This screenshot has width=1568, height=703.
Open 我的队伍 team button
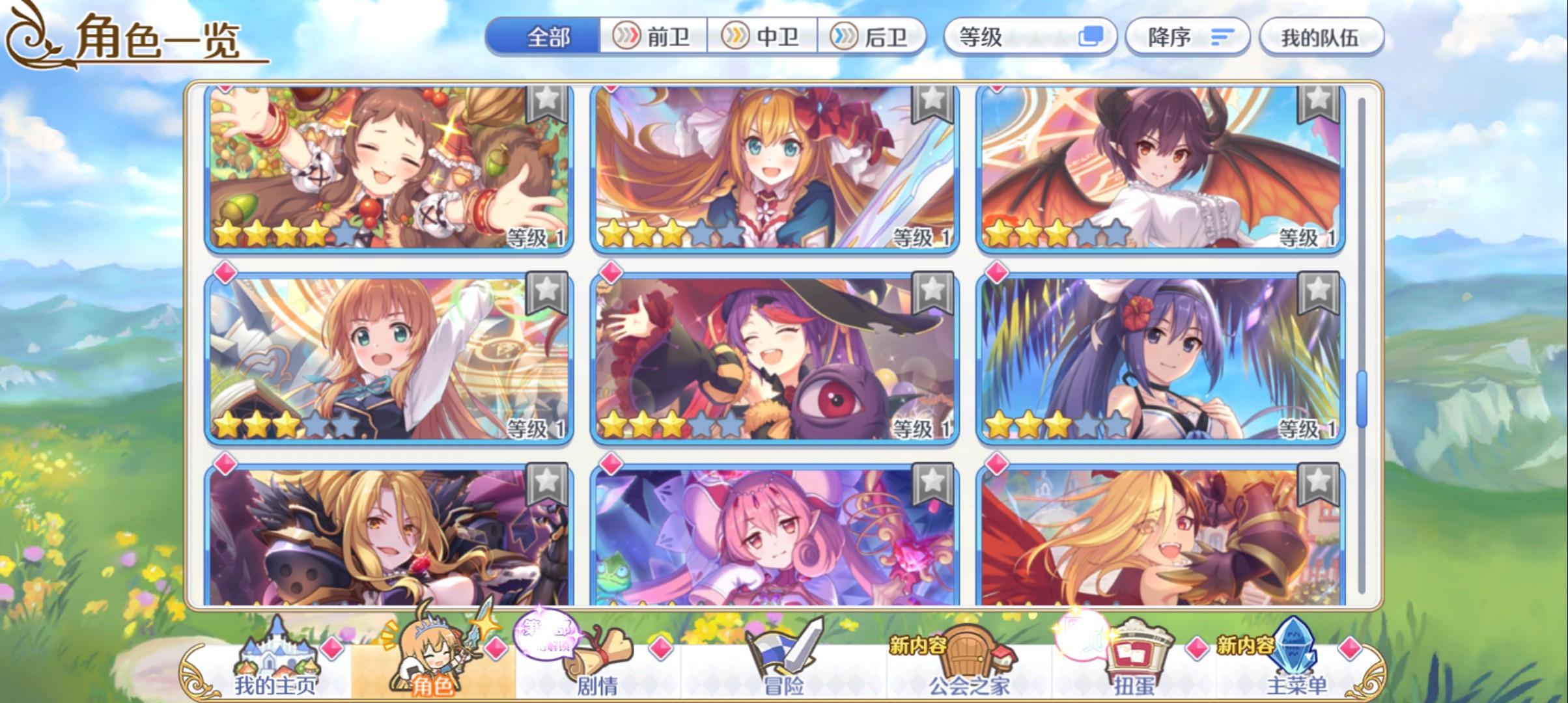[1323, 36]
